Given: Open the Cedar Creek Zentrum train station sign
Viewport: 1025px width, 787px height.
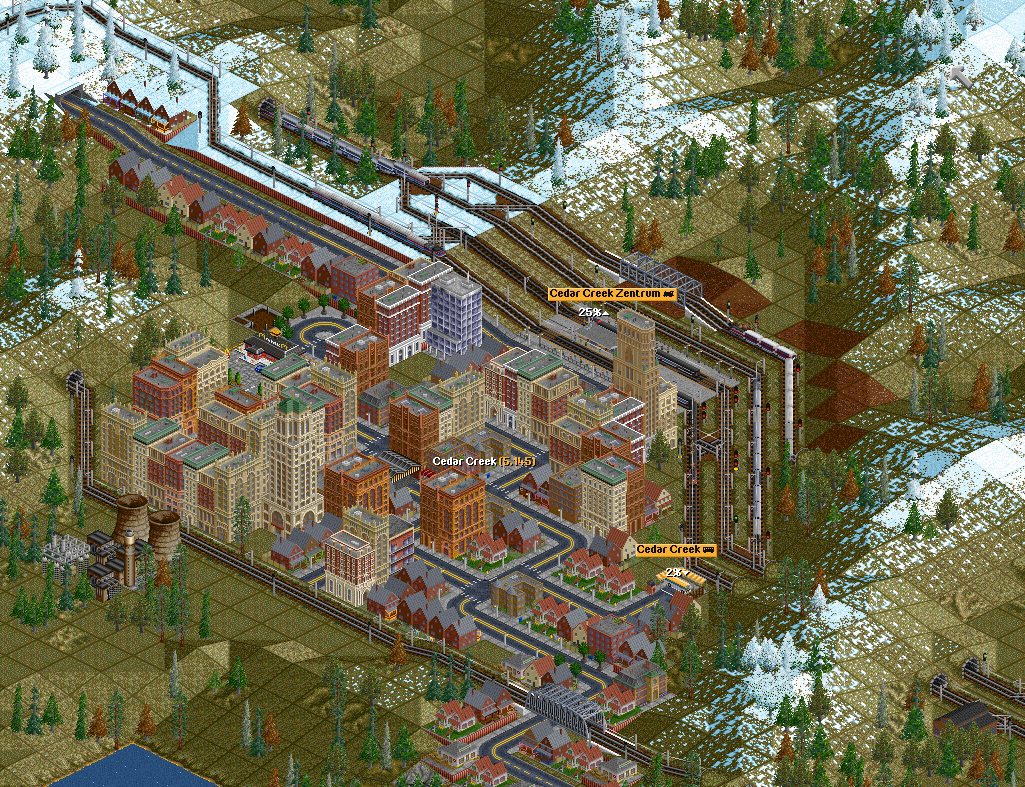Looking at the screenshot, I should 612,294.
